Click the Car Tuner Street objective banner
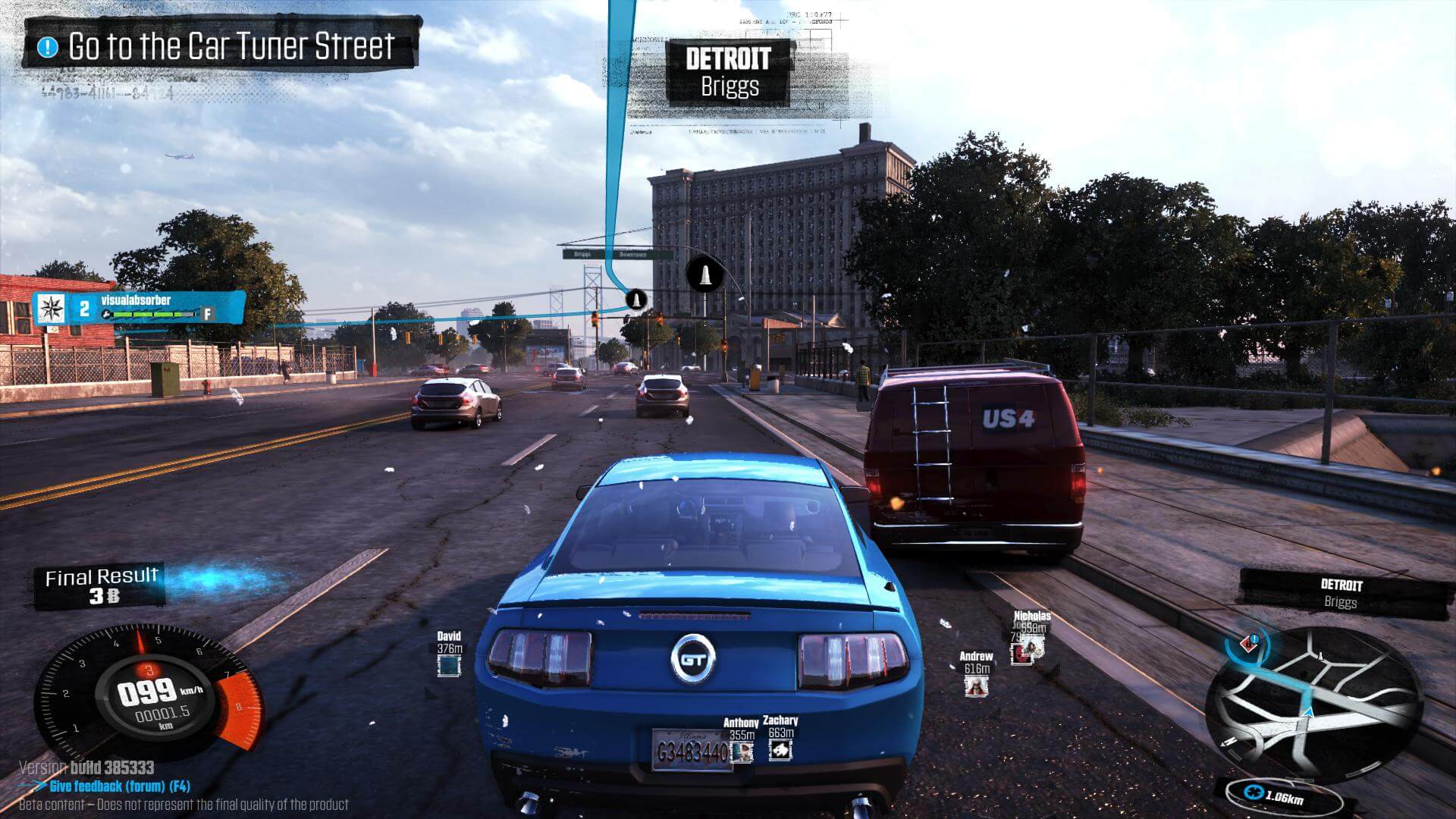Viewport: 1456px width, 819px height. pos(220,46)
